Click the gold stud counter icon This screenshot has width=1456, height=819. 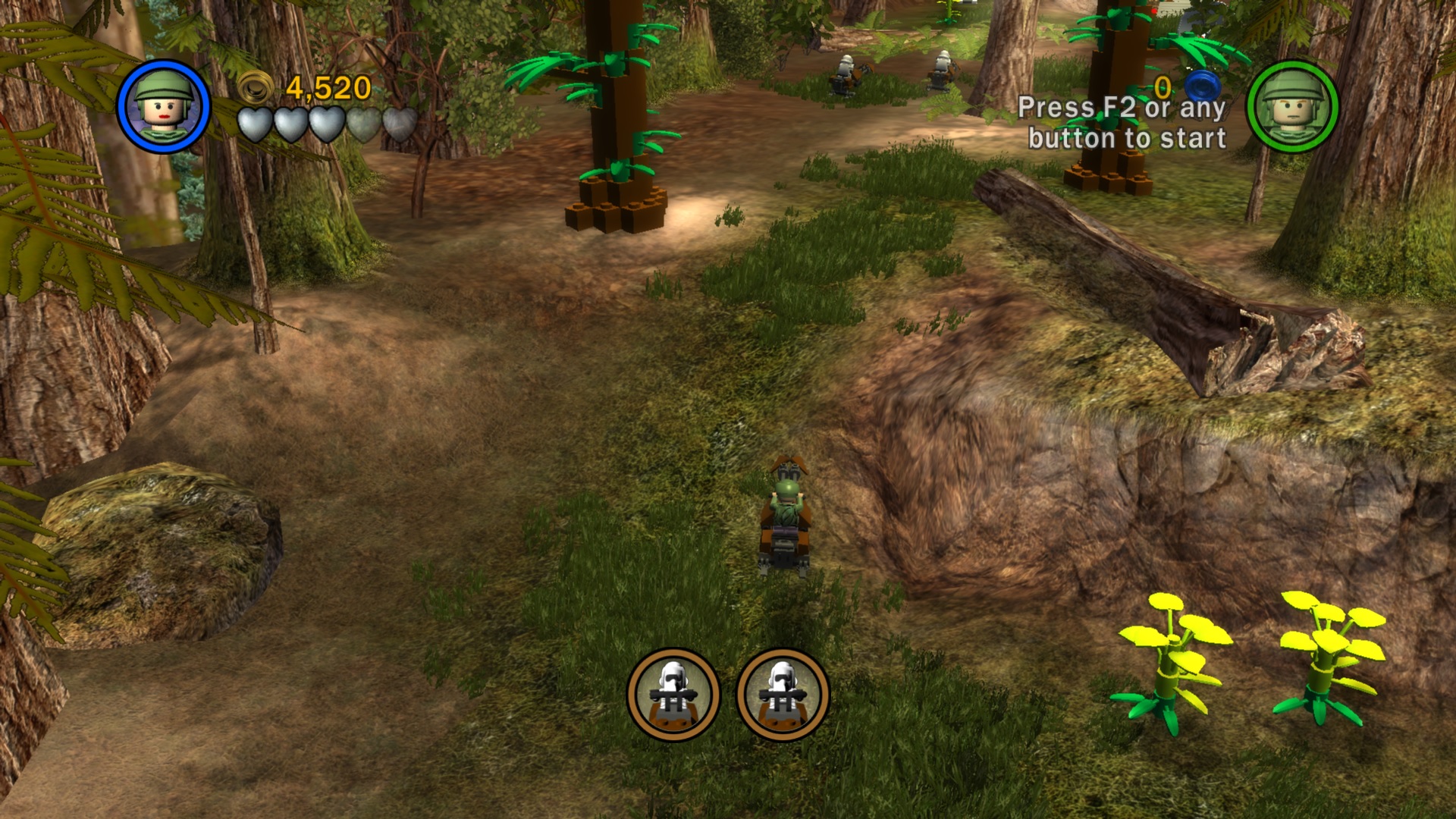click(x=256, y=87)
